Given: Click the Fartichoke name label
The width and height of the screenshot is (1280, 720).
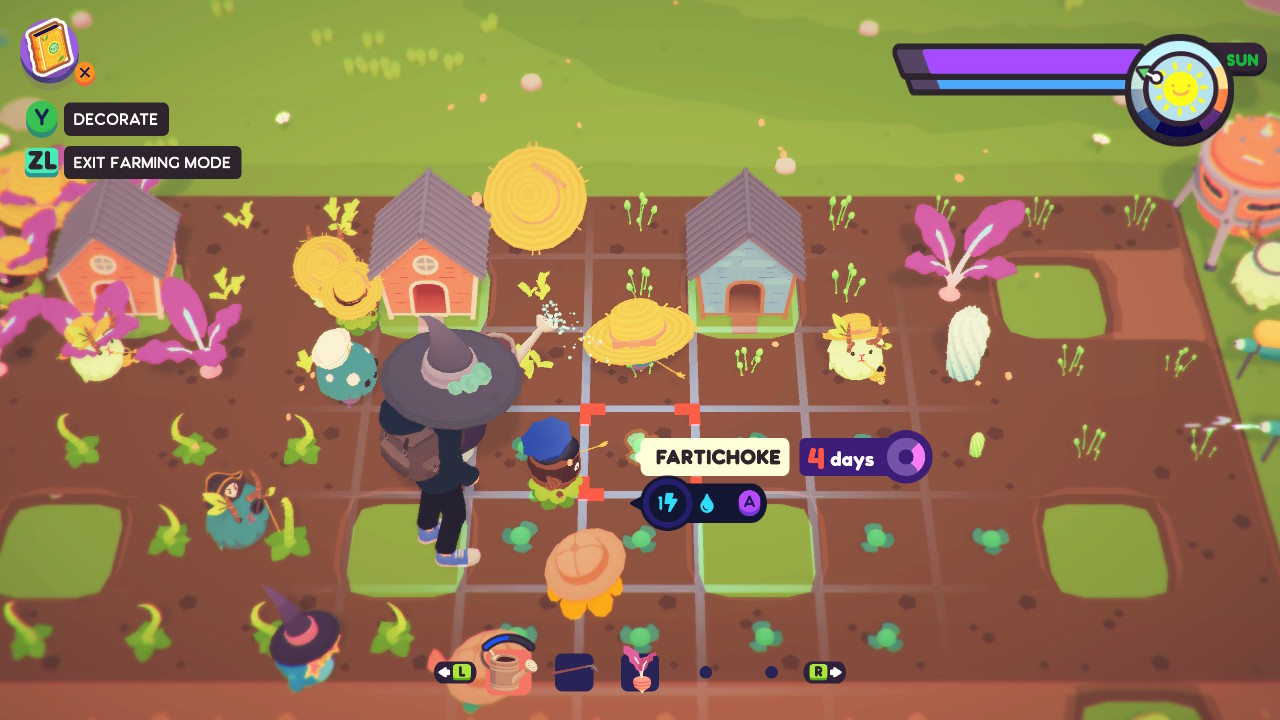Looking at the screenshot, I should click(x=718, y=457).
